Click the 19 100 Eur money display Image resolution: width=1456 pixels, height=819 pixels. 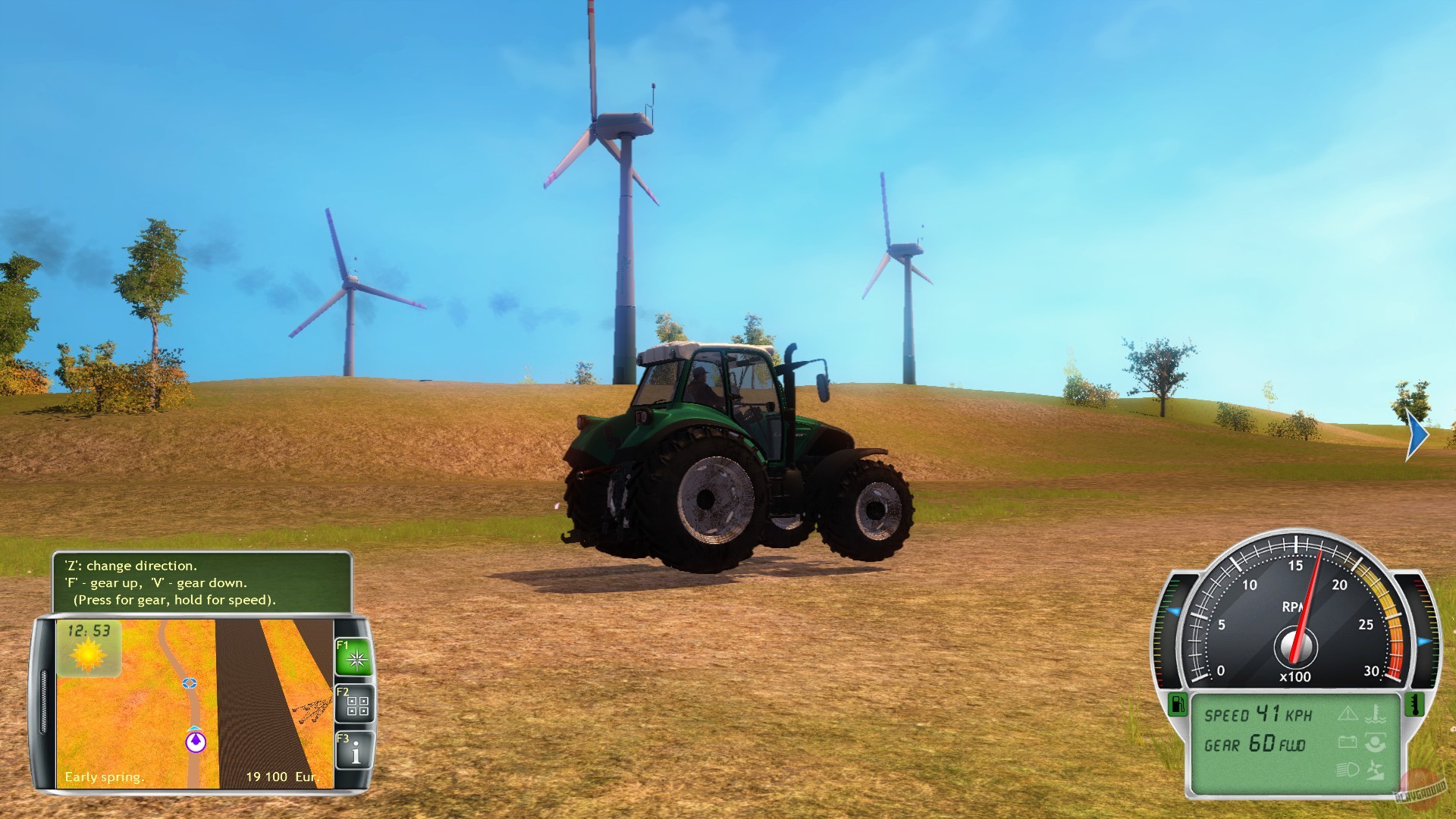(x=283, y=777)
